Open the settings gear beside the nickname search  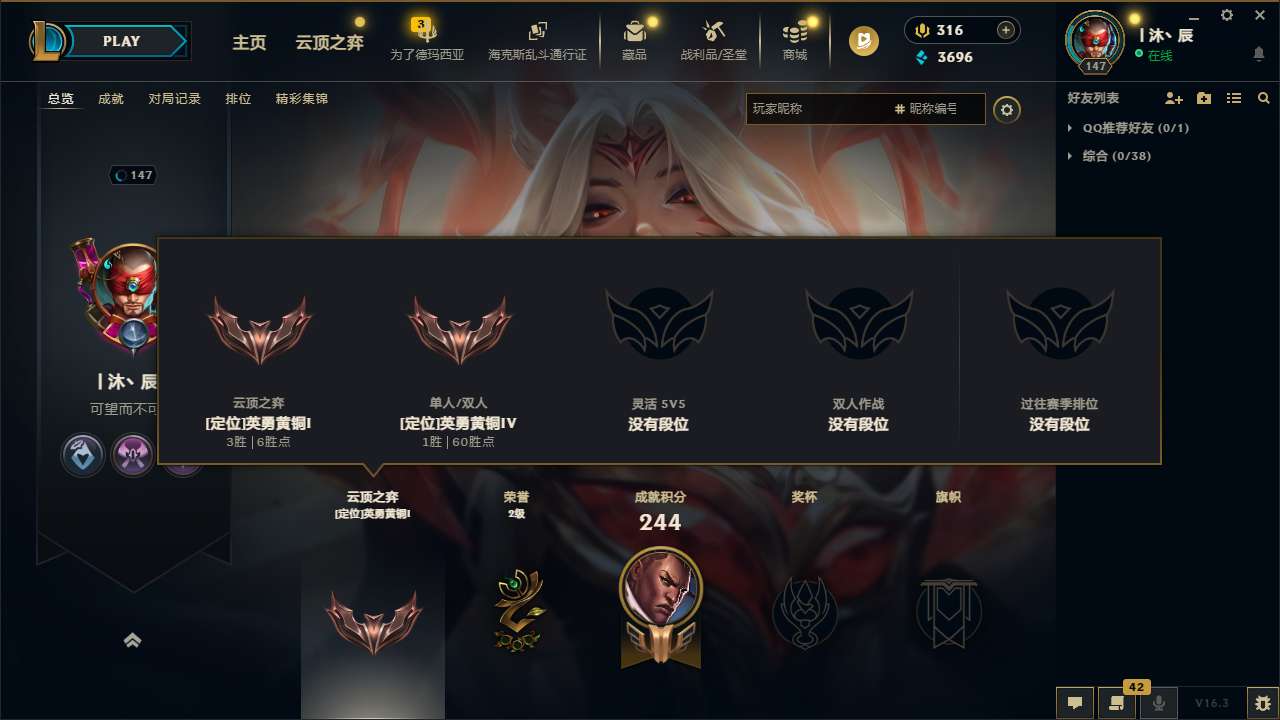pyautogui.click(x=1007, y=109)
